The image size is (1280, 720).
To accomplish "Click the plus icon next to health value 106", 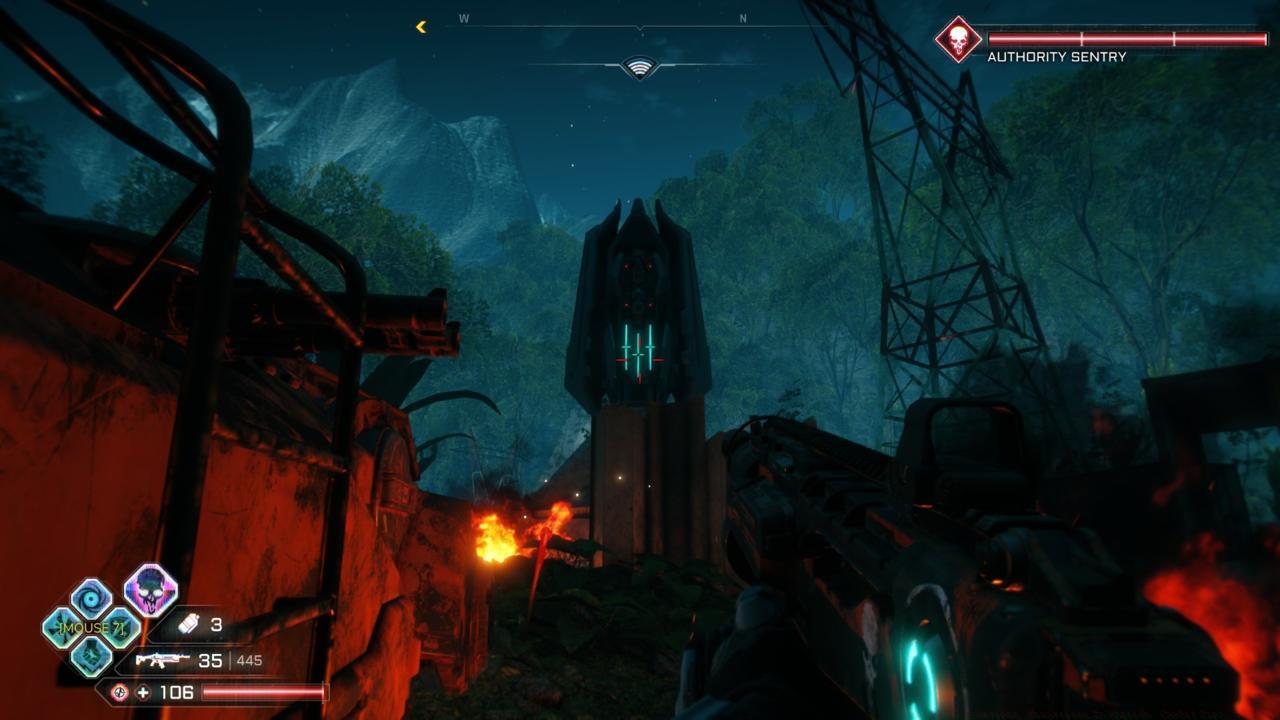I will 143,692.
